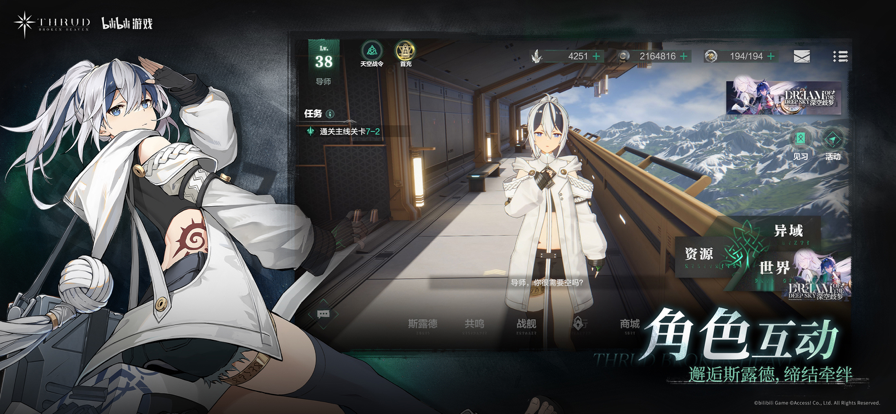Add crystal currency via plus next to 4251
896x414 pixels.
tap(597, 56)
